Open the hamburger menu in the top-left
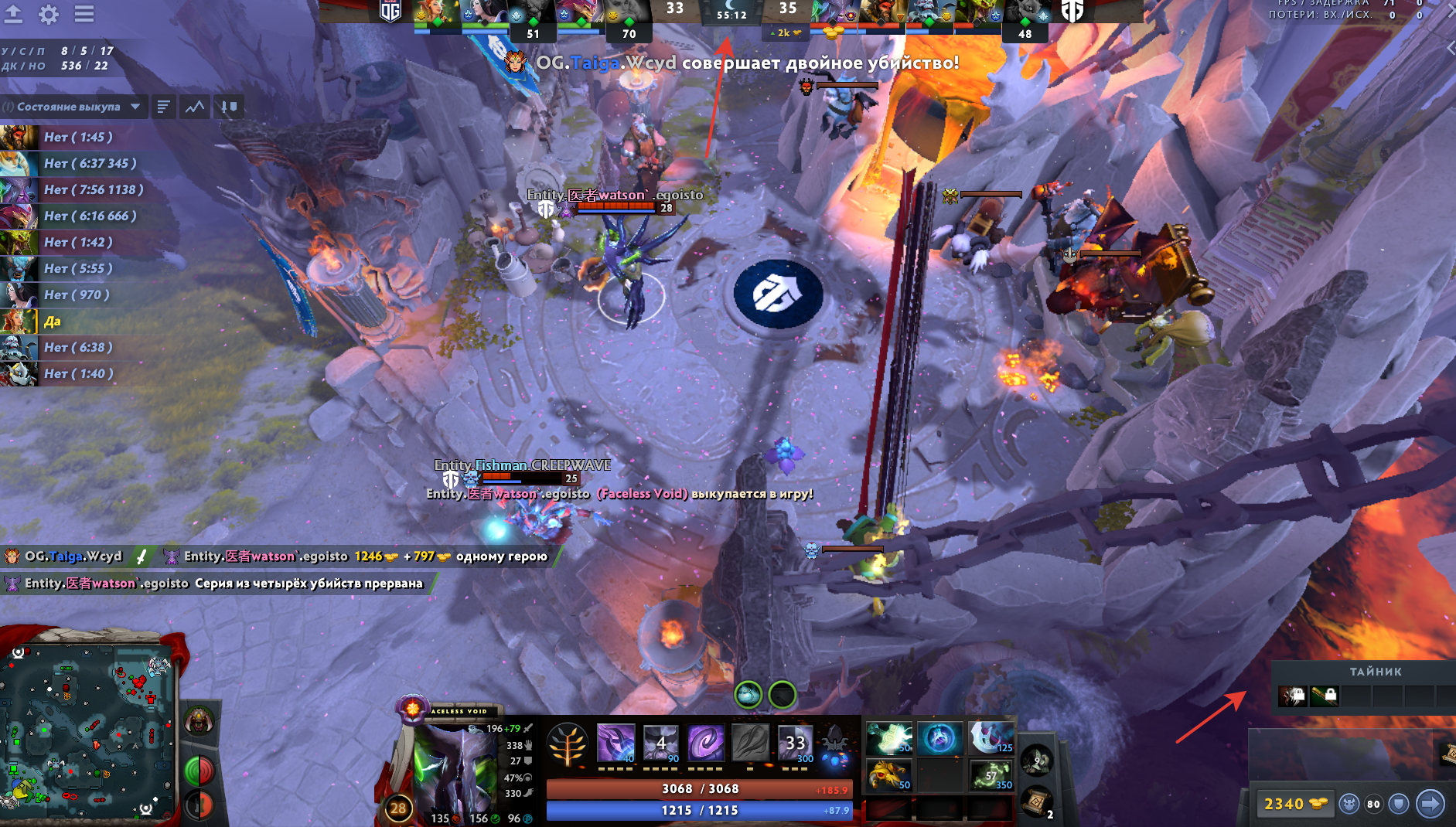 coord(84,14)
